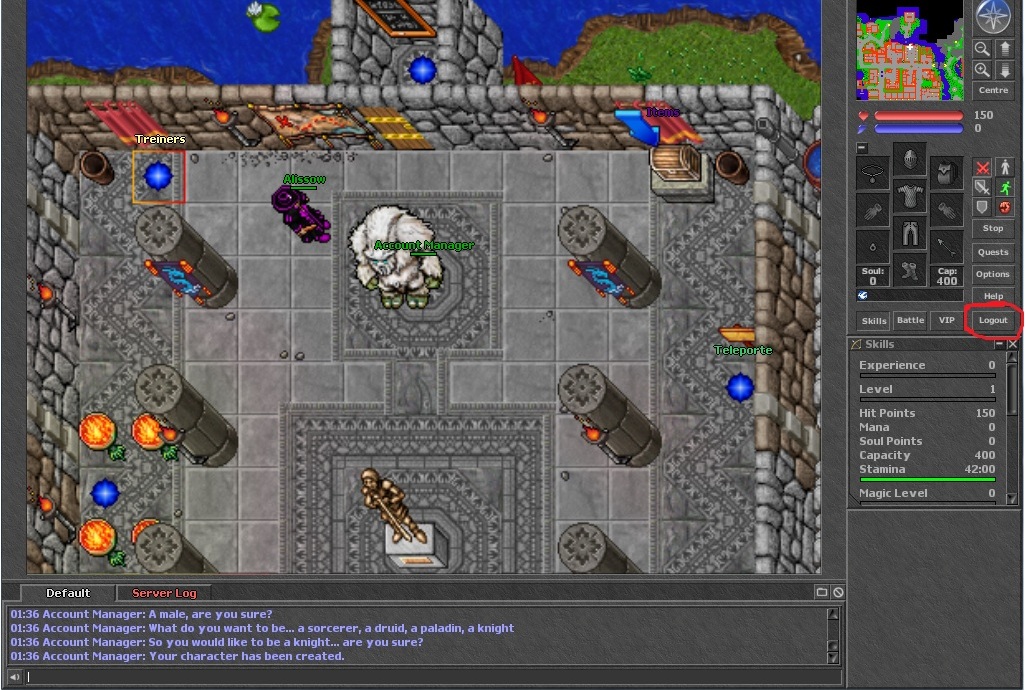
Task: Click the minimap display
Action: pos(909,50)
